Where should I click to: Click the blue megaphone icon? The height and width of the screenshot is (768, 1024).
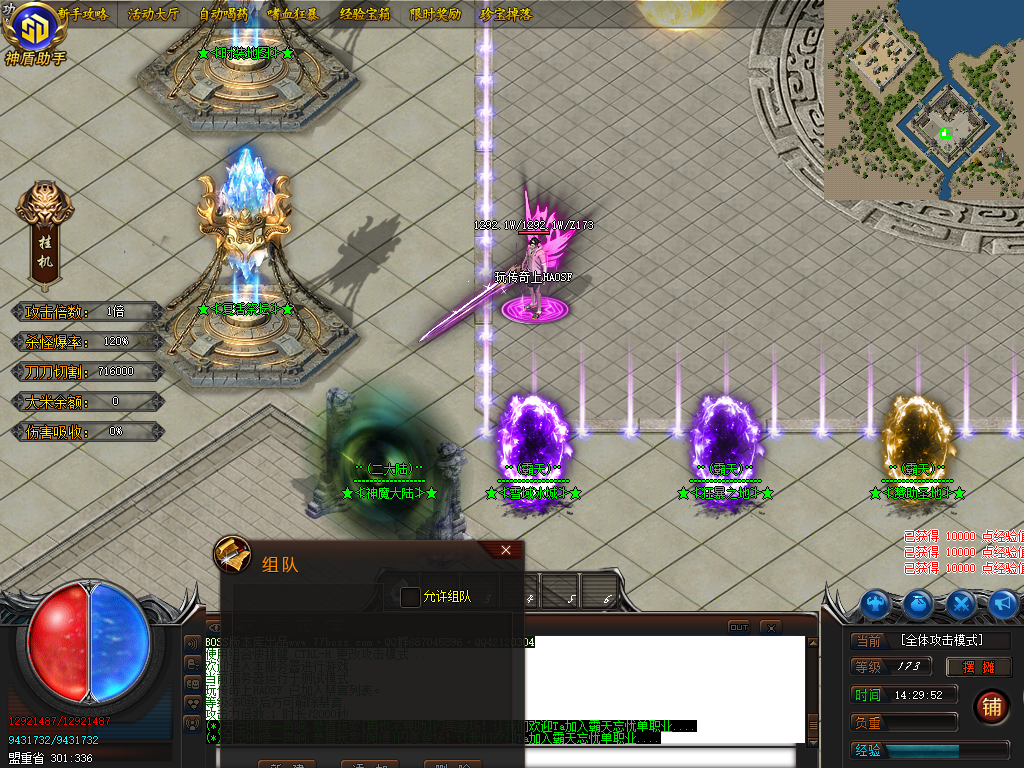(x=1003, y=603)
